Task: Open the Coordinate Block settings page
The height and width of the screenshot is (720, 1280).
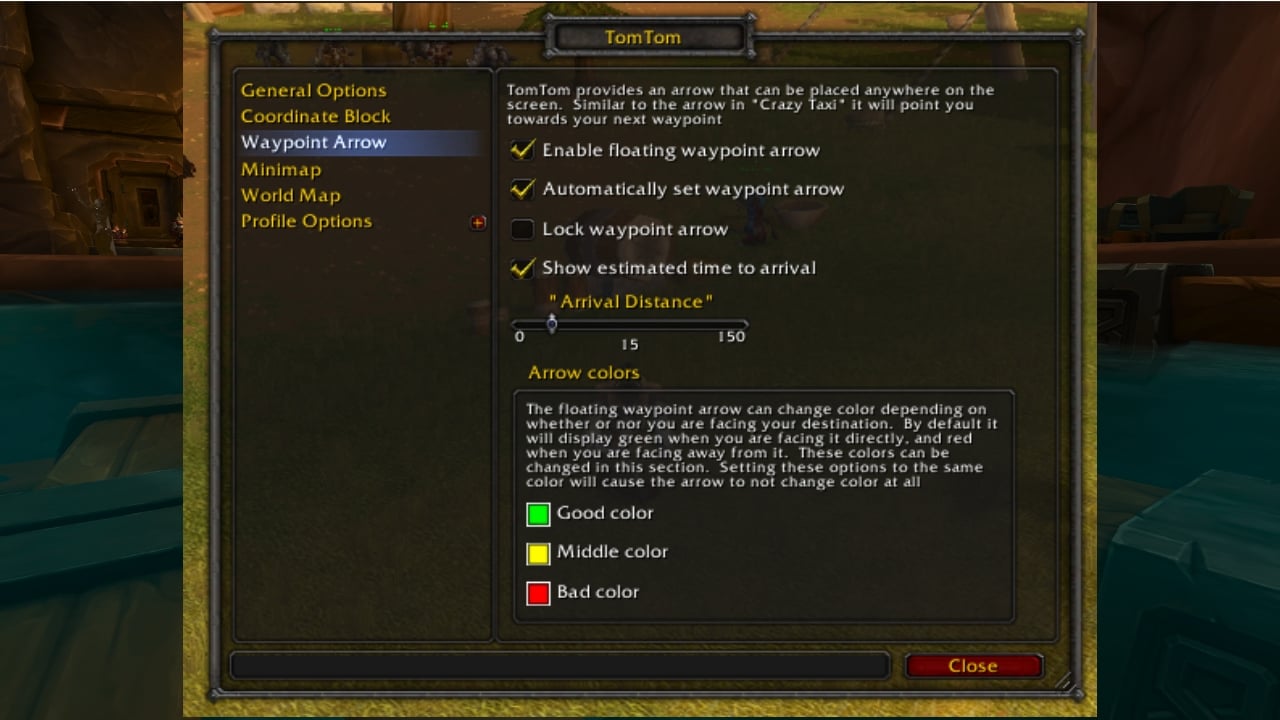Action: coord(315,116)
